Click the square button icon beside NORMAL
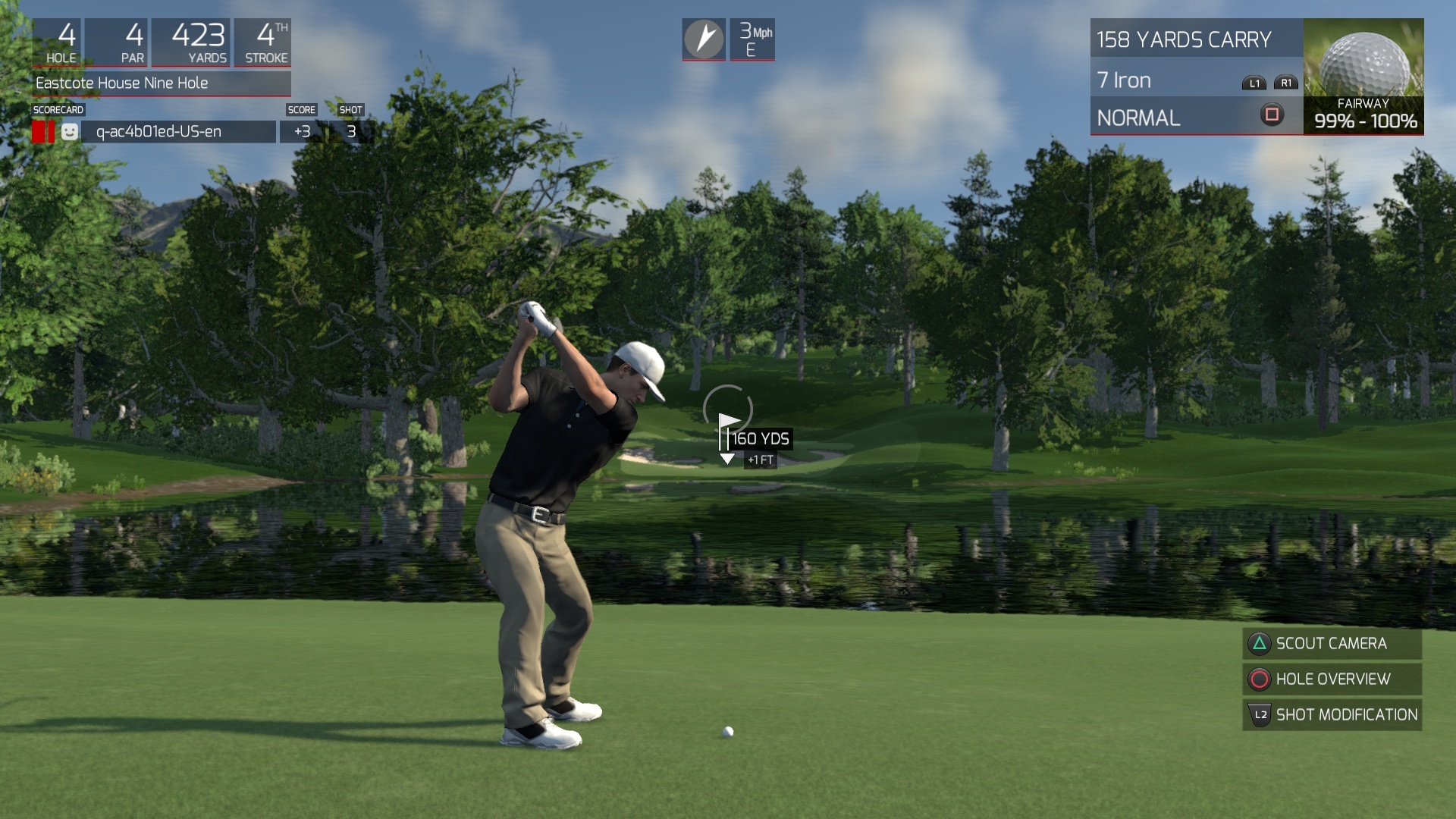The image size is (1456, 819). tap(1272, 115)
